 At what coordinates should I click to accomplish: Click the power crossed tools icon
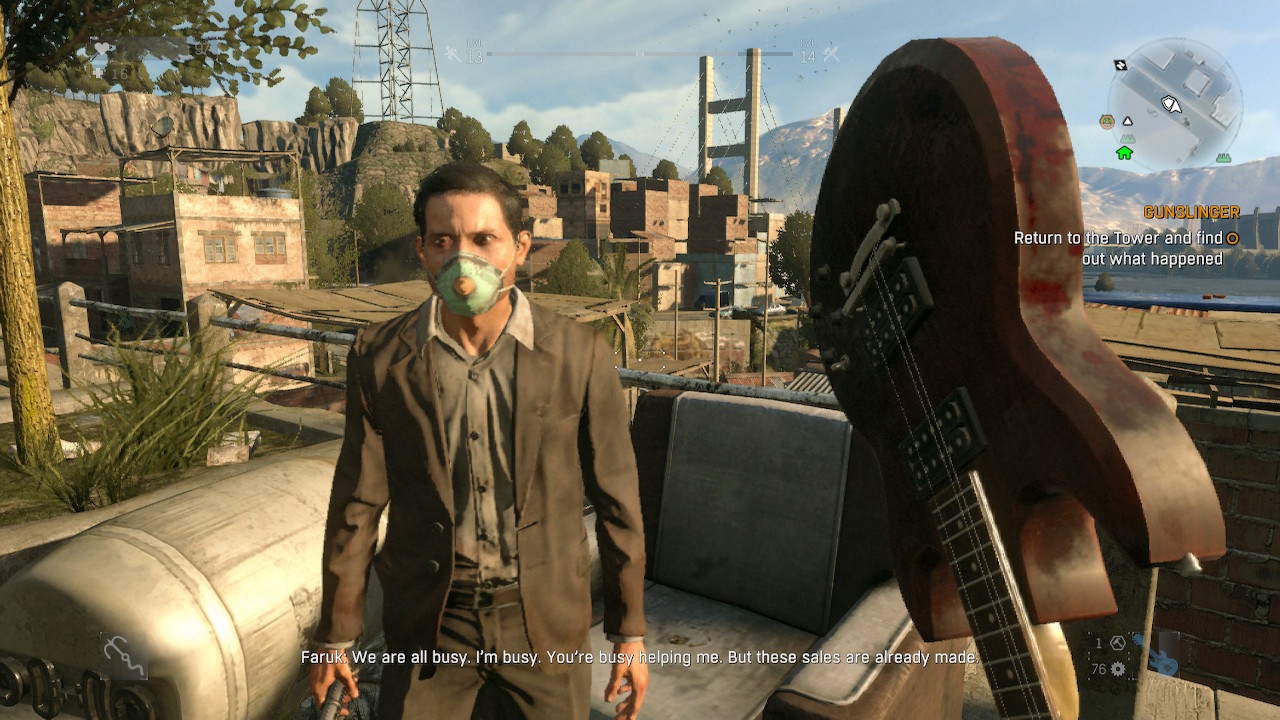point(831,54)
